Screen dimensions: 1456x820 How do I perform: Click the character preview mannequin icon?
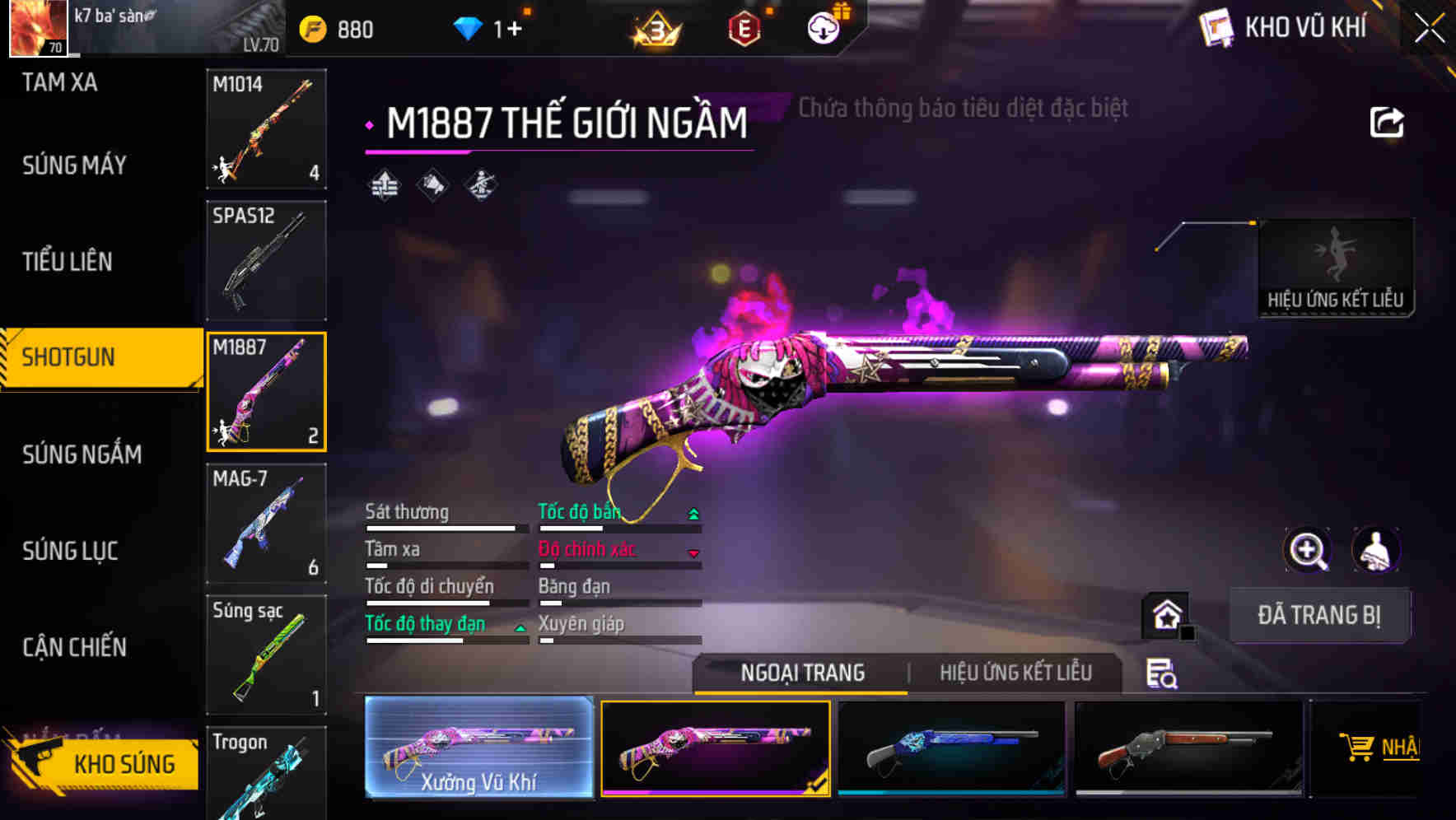(x=1374, y=549)
